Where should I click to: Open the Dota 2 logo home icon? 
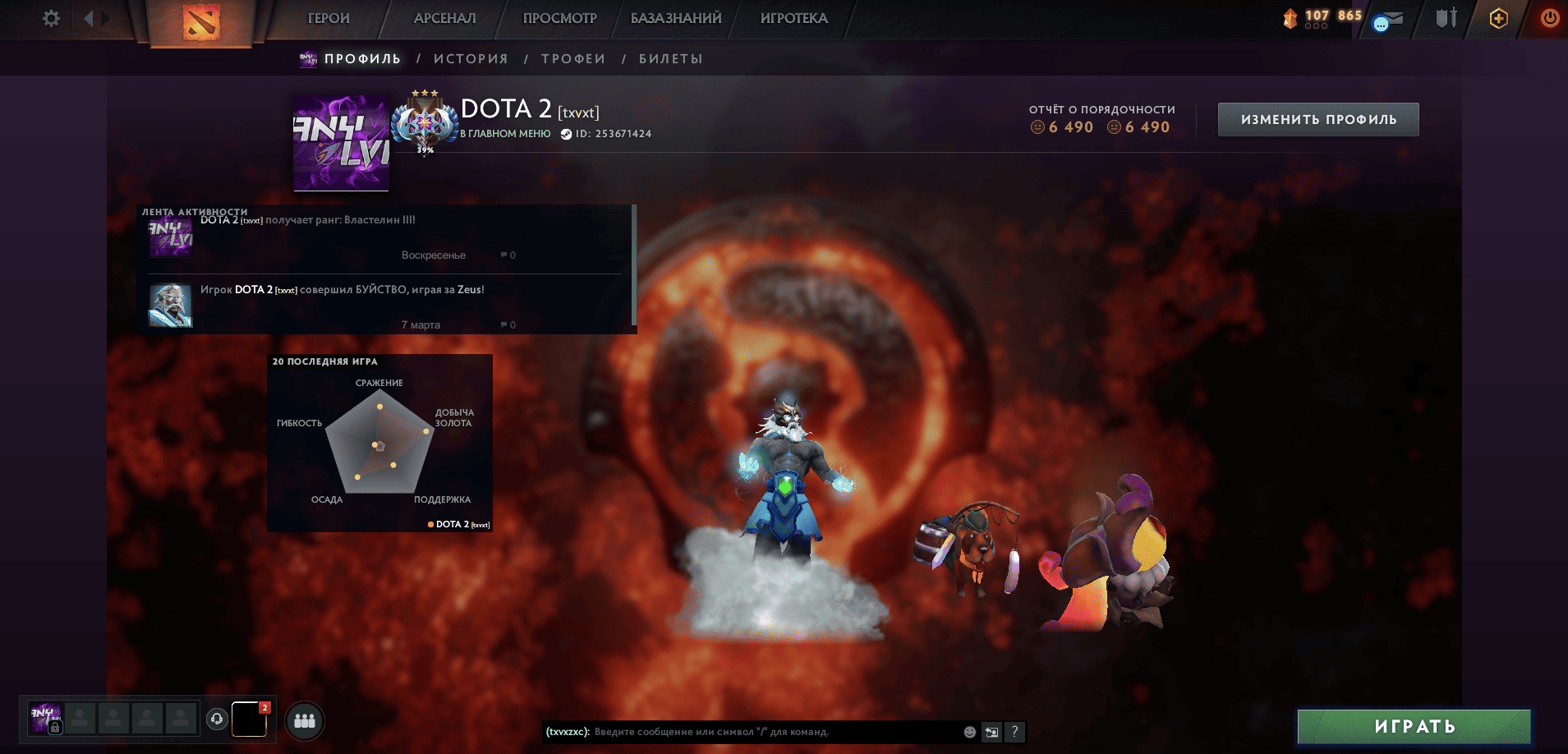point(200,20)
